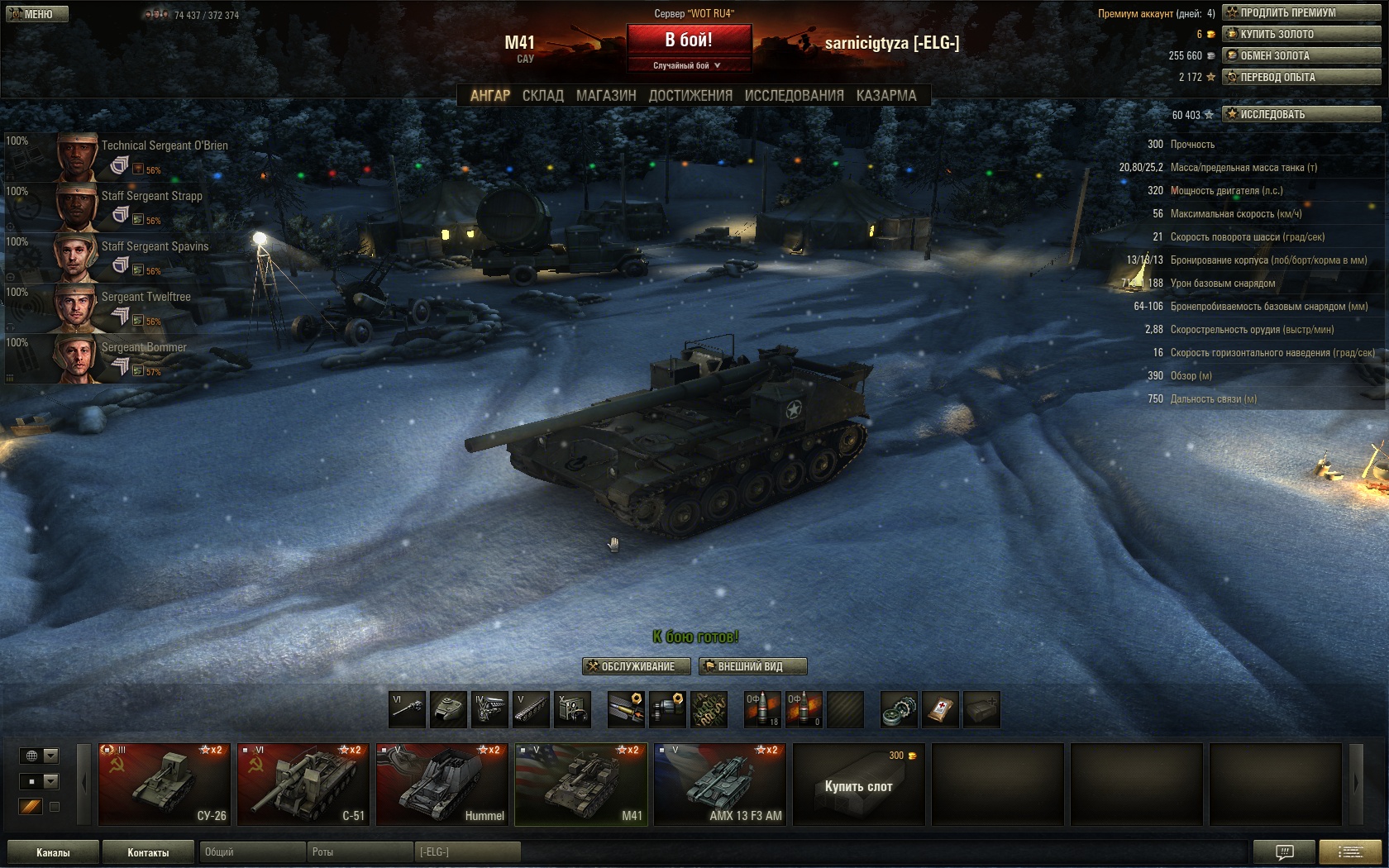Open the Каналы chat channels
This screenshot has height=868, width=1389.
[53, 852]
